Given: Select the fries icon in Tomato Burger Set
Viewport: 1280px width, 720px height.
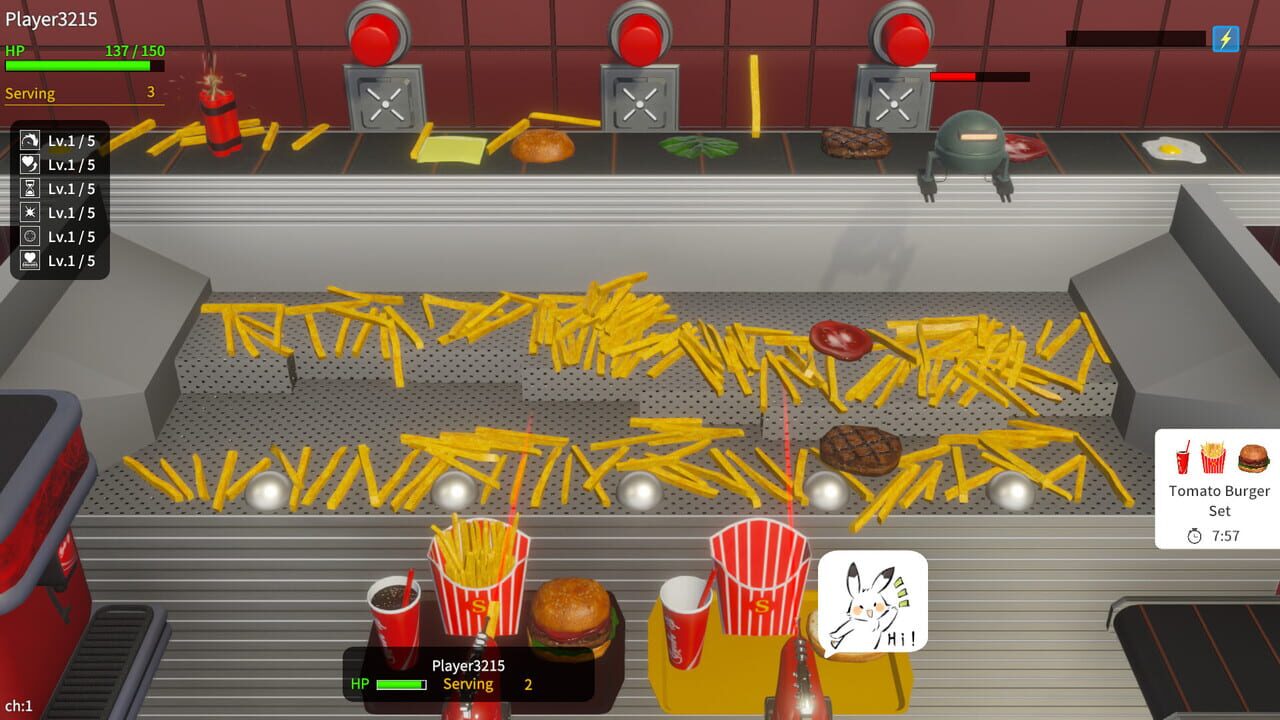Looking at the screenshot, I should (1212, 456).
